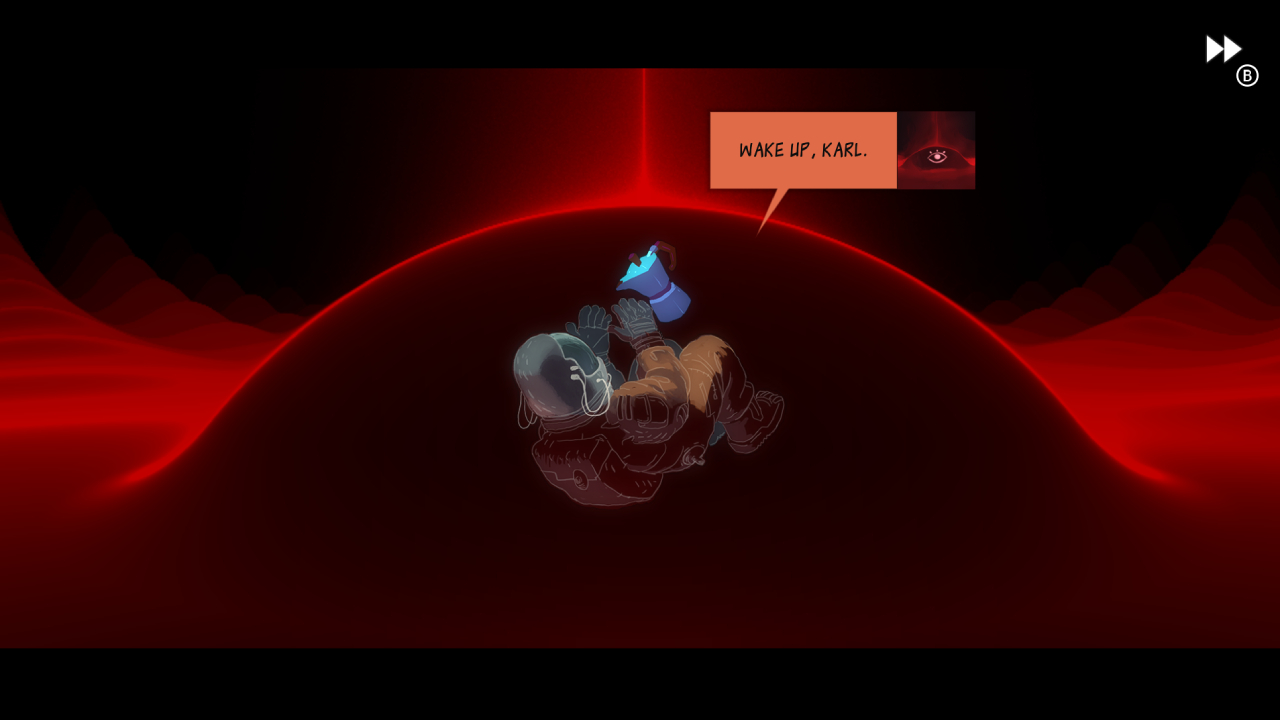Screen dimensions: 1280x720
Task: Advance the dialogue by clicking the speech bubble
Action: click(x=803, y=150)
